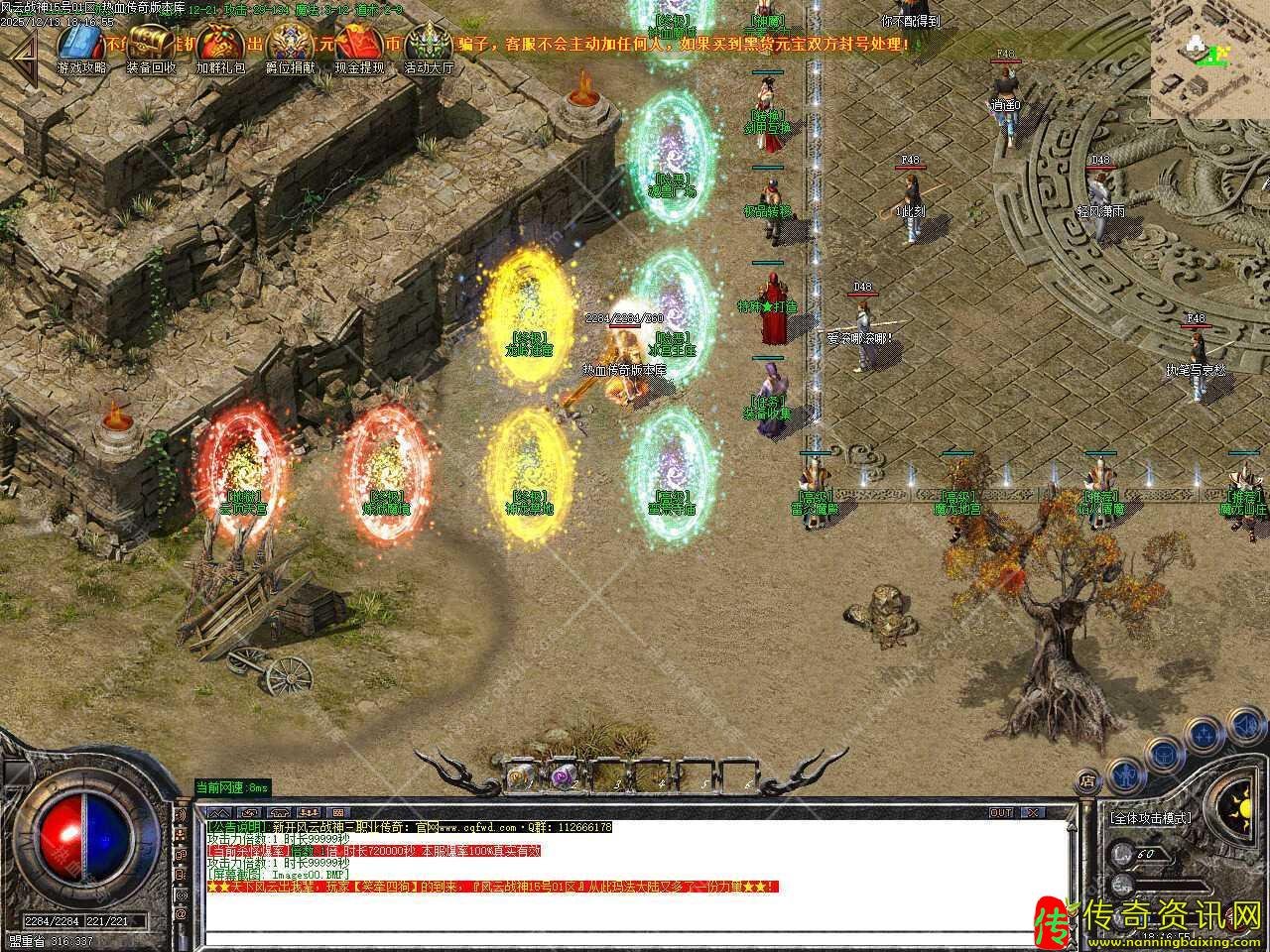Screen dimensions: 1270x952
Task: Open the 游戏攻略 game guide
Action: click(x=81, y=45)
